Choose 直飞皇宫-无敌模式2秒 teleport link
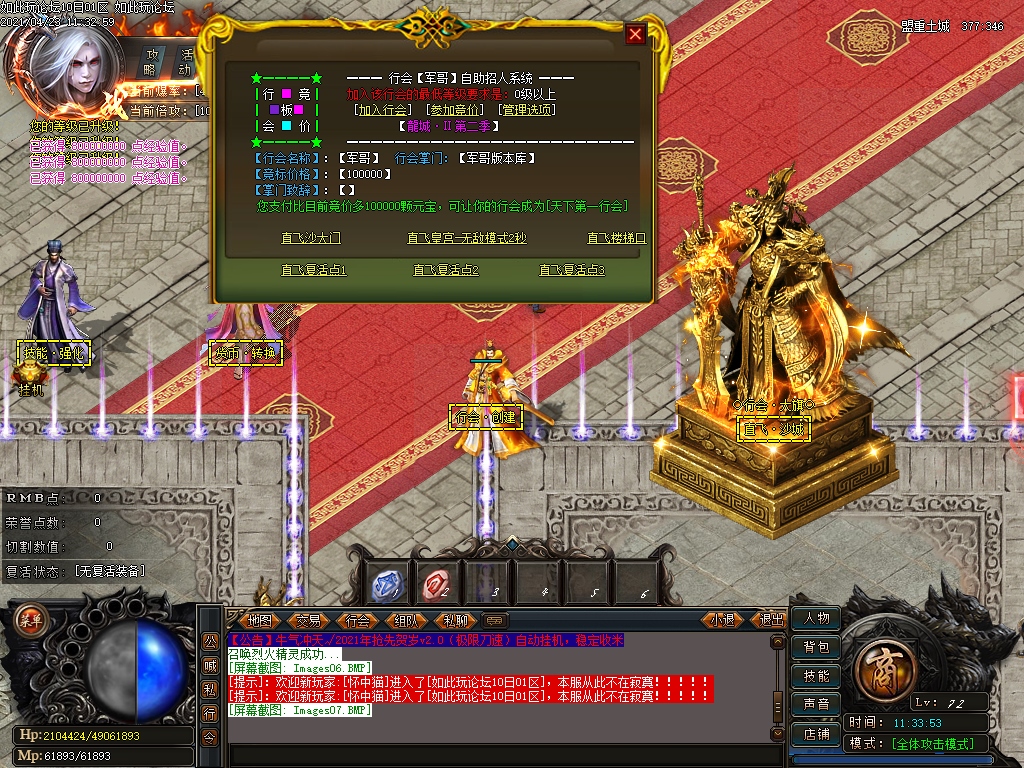The image size is (1024, 768). (466, 238)
